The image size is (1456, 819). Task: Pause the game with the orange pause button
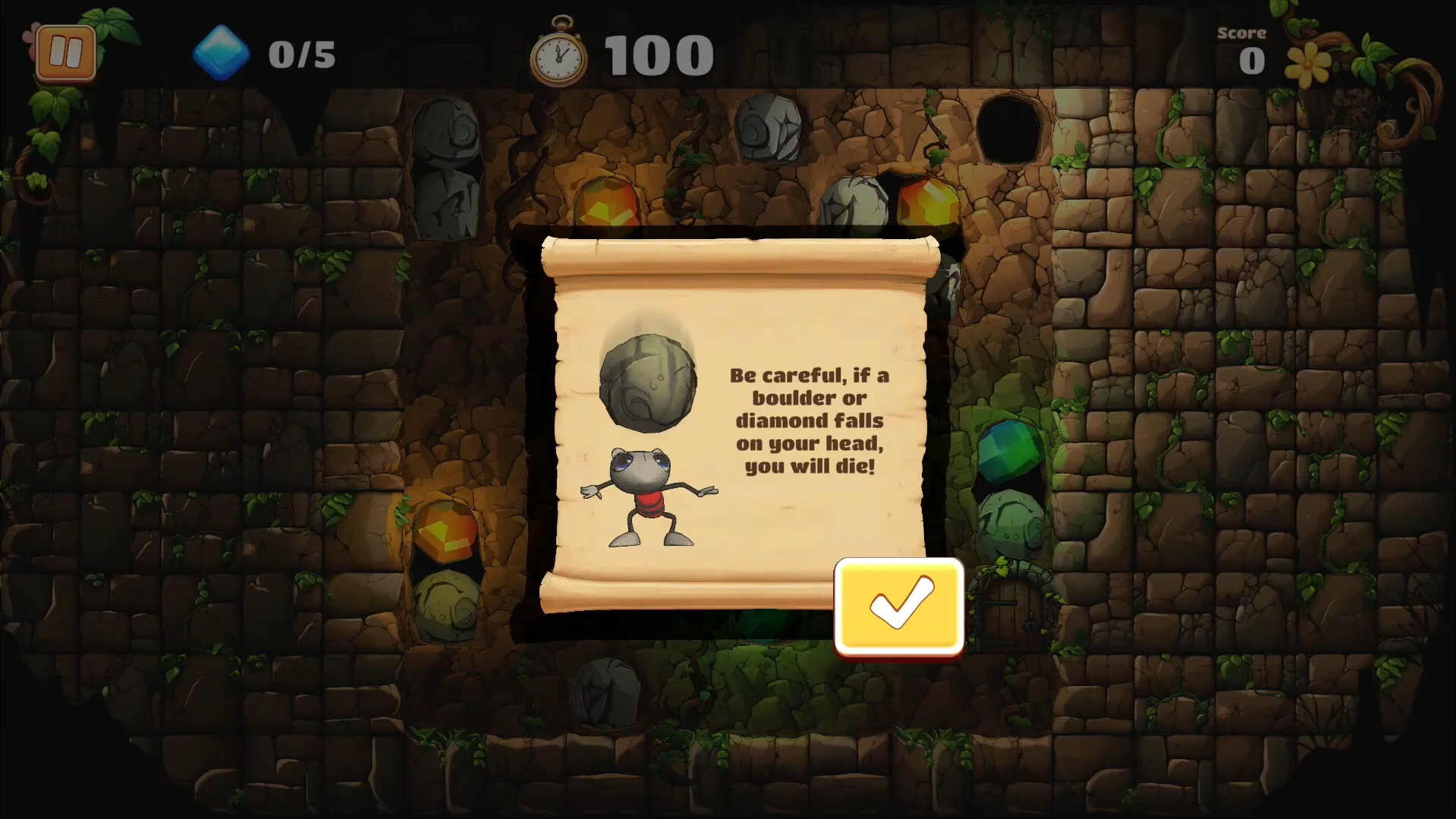pos(66,53)
